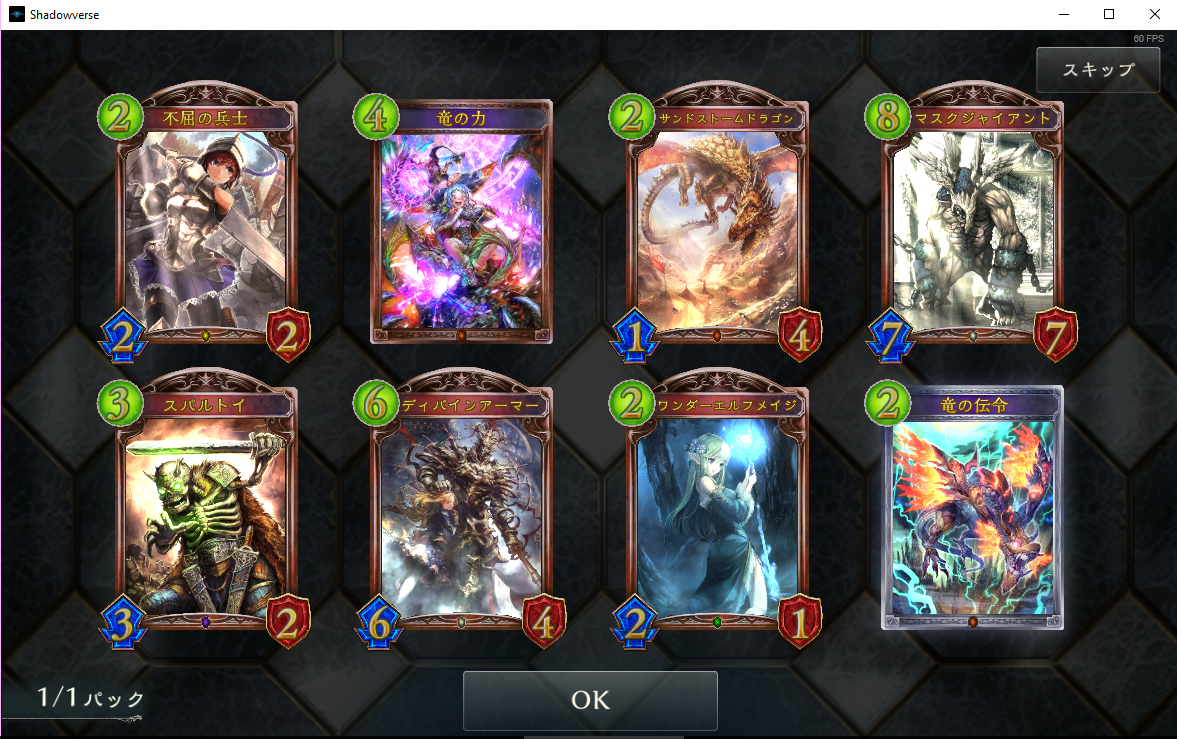This screenshot has height=739, width=1177.
Task: Select the マスクジャイアント card
Action: click(x=973, y=225)
